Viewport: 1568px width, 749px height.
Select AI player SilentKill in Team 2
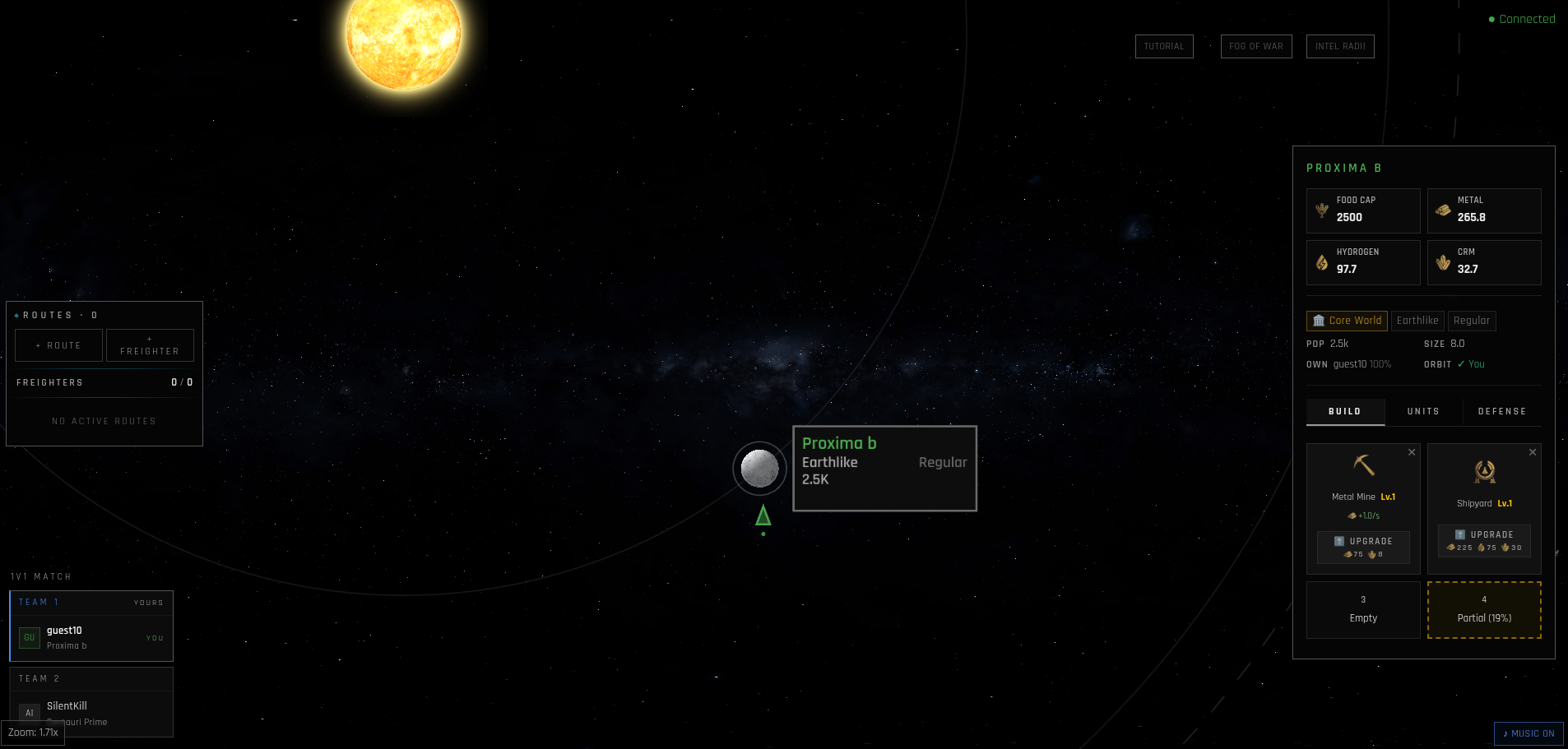(x=90, y=712)
